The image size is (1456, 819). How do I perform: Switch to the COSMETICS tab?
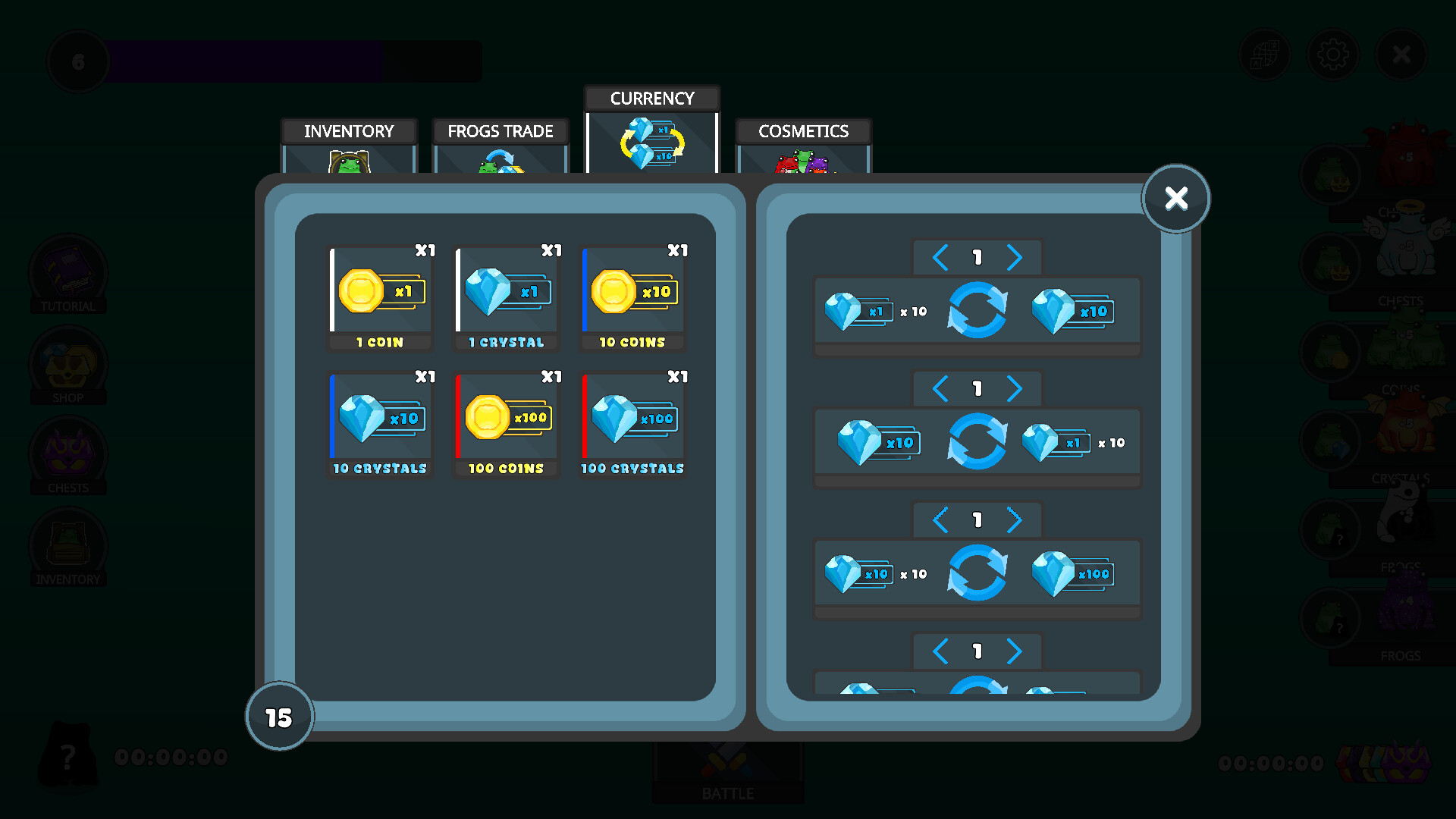[802, 131]
